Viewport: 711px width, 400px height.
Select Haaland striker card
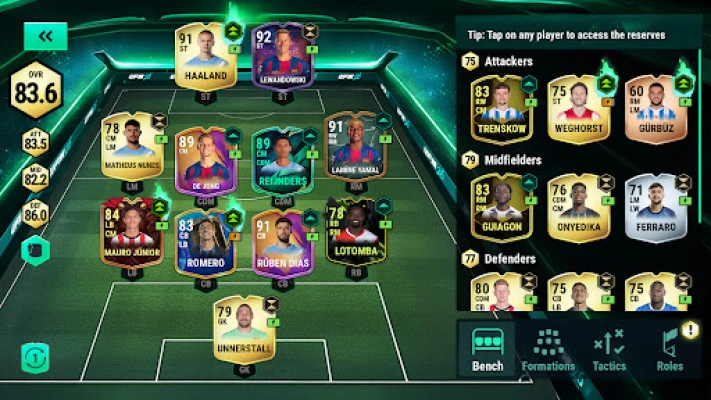(x=204, y=56)
